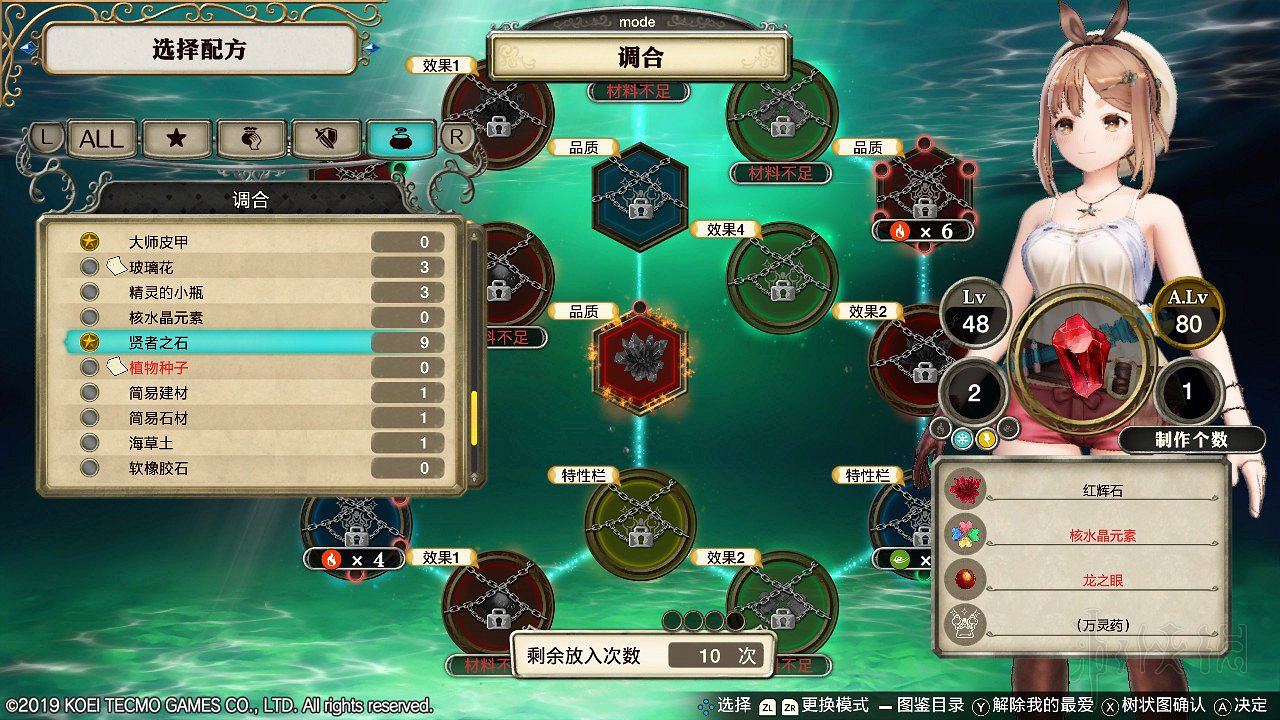Switch to the ALL filter tab
This screenshot has width=1280, height=720.
100,139
